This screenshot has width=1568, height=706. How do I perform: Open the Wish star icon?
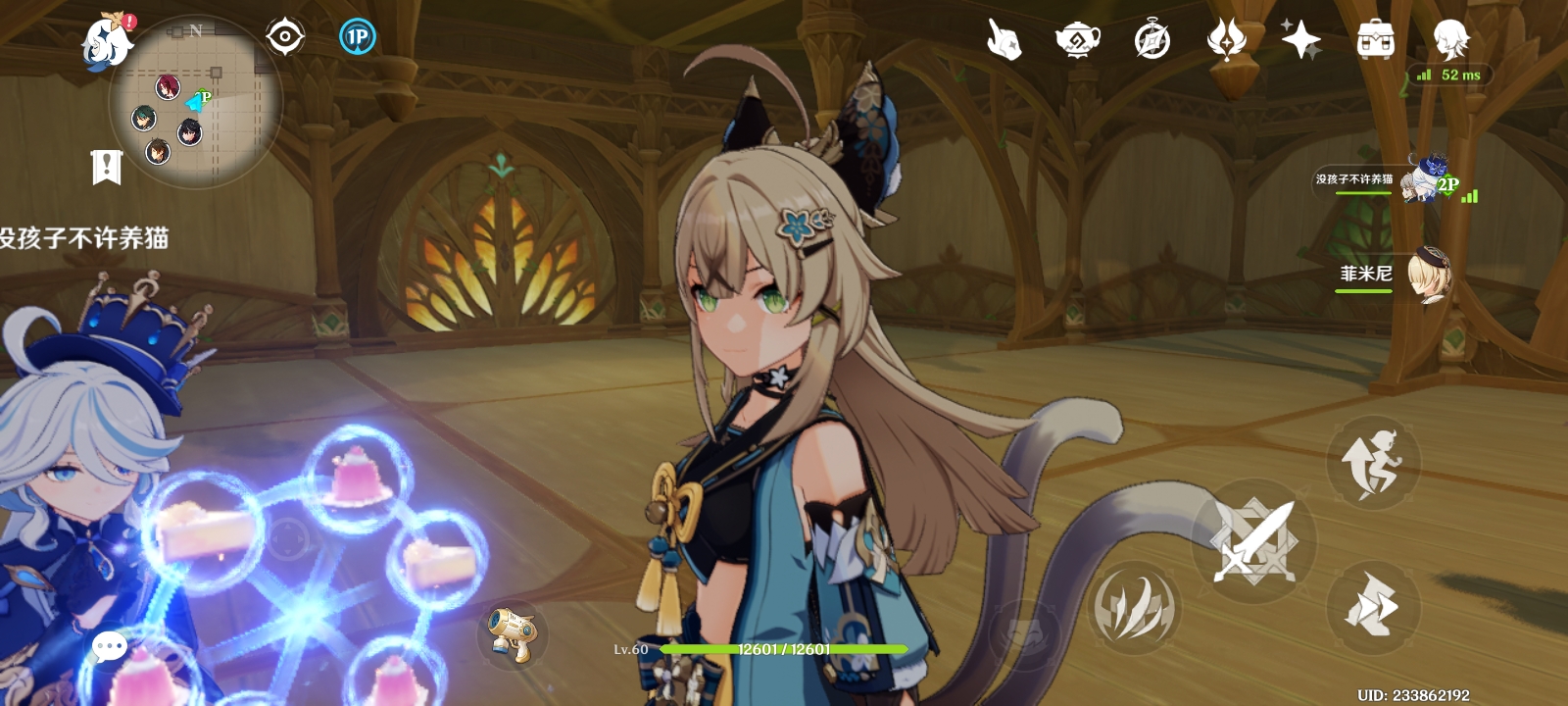(x=1300, y=40)
